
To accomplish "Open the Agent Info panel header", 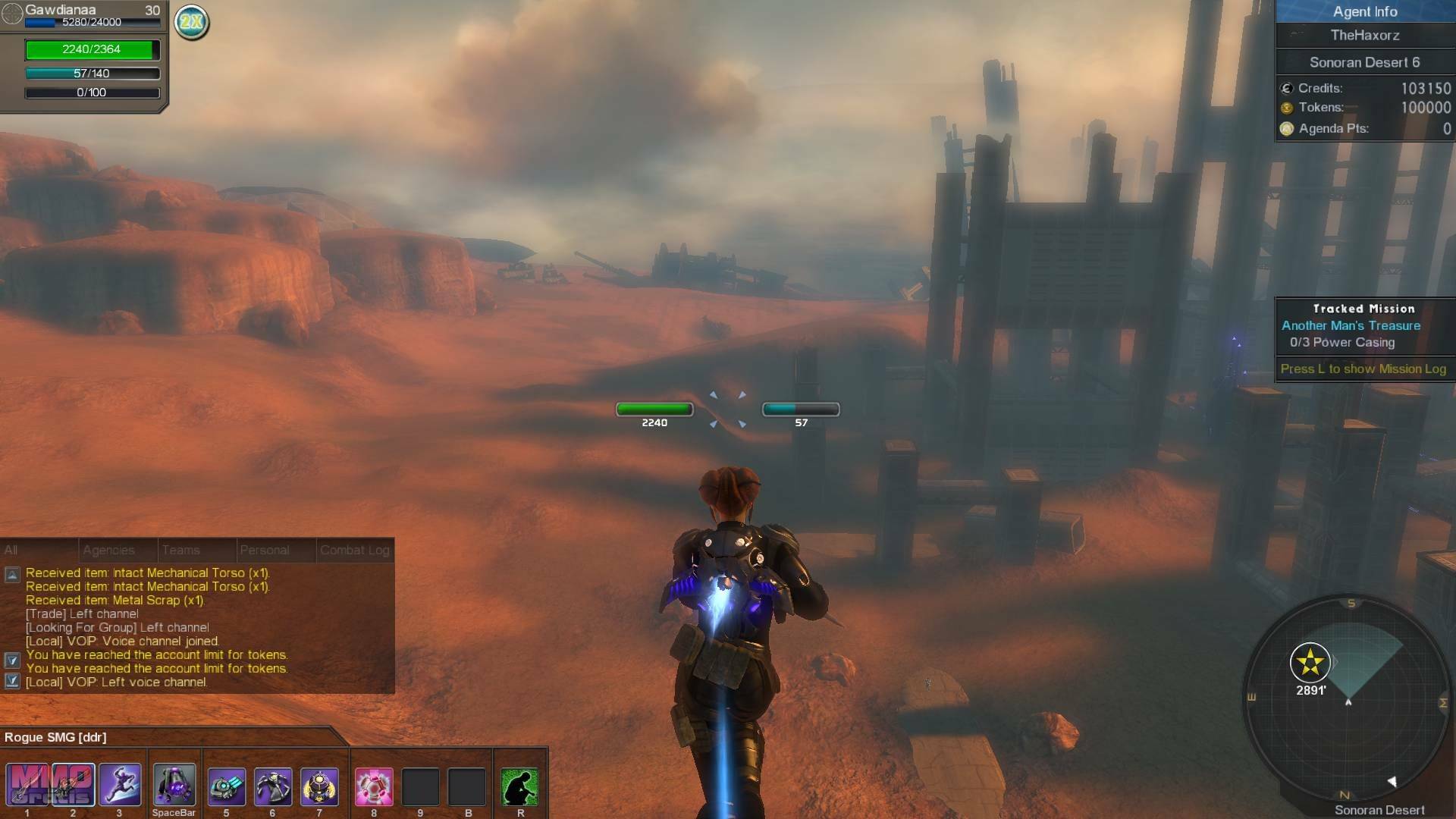I will (x=1364, y=11).
